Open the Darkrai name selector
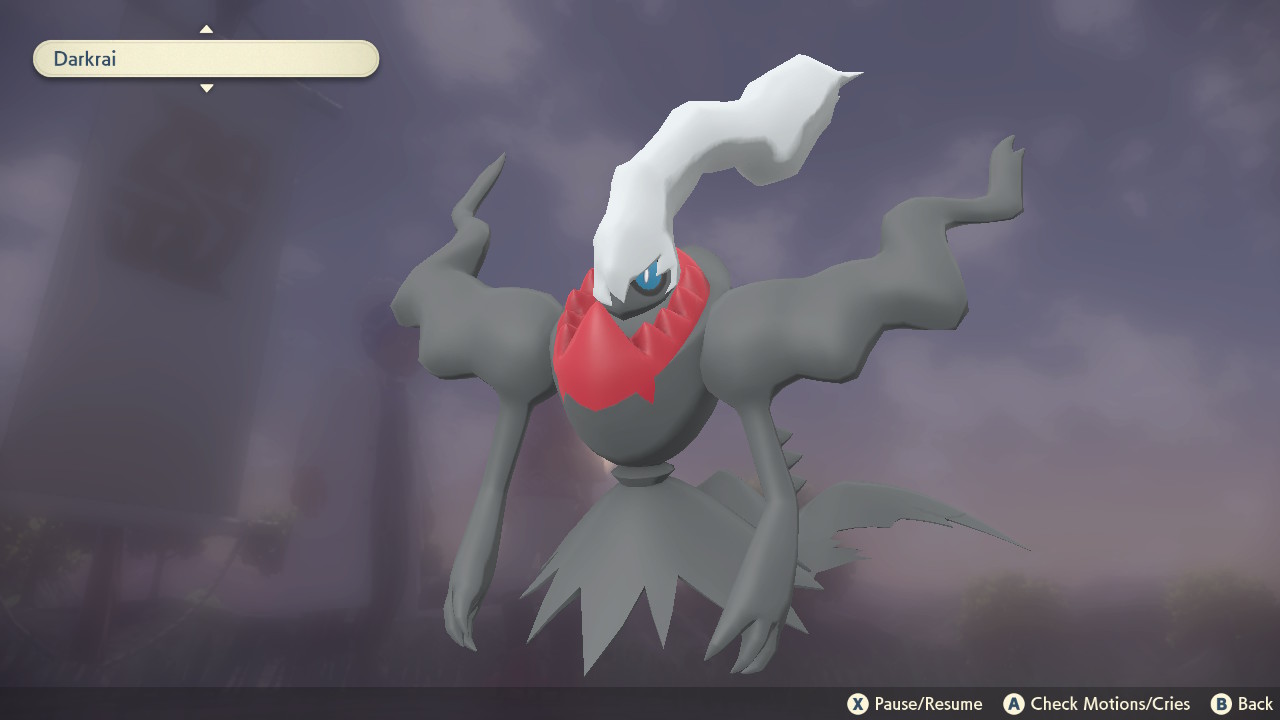The width and height of the screenshot is (1280, 720). click(x=205, y=59)
